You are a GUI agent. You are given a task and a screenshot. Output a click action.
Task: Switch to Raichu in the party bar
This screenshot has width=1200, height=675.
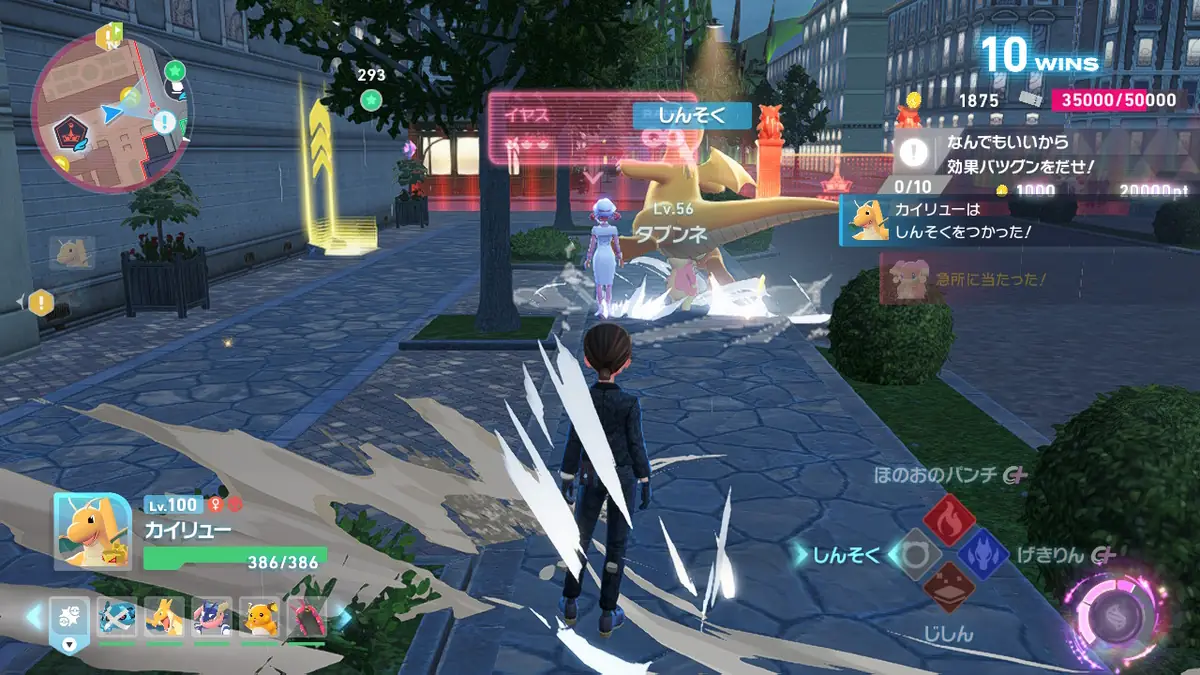(x=260, y=616)
